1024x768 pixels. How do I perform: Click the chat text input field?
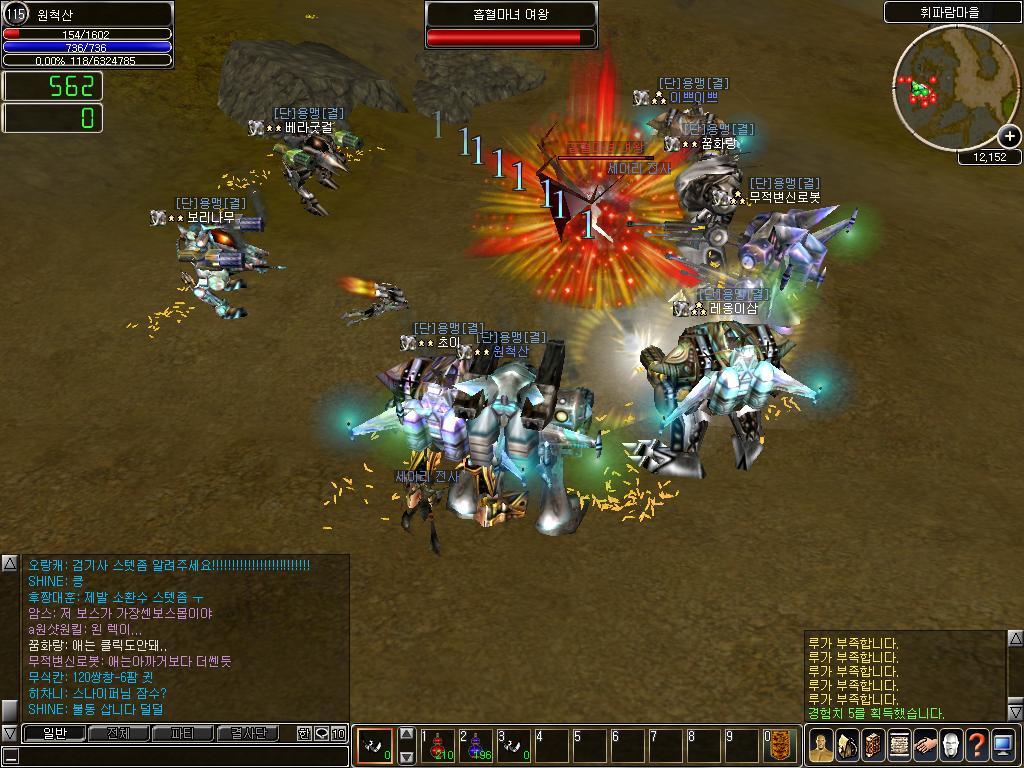(180, 756)
